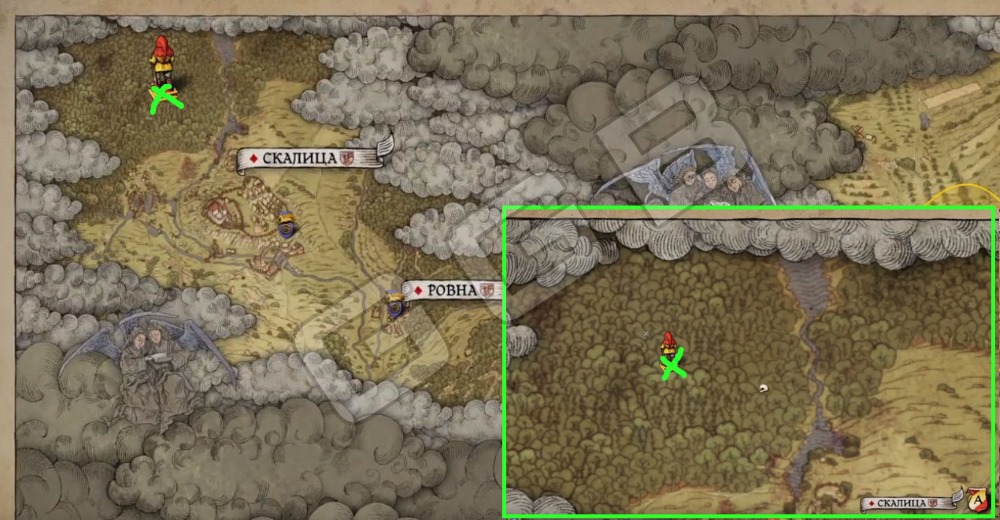Click the Ровна village label banner
1000x520 pixels.
tap(451, 290)
